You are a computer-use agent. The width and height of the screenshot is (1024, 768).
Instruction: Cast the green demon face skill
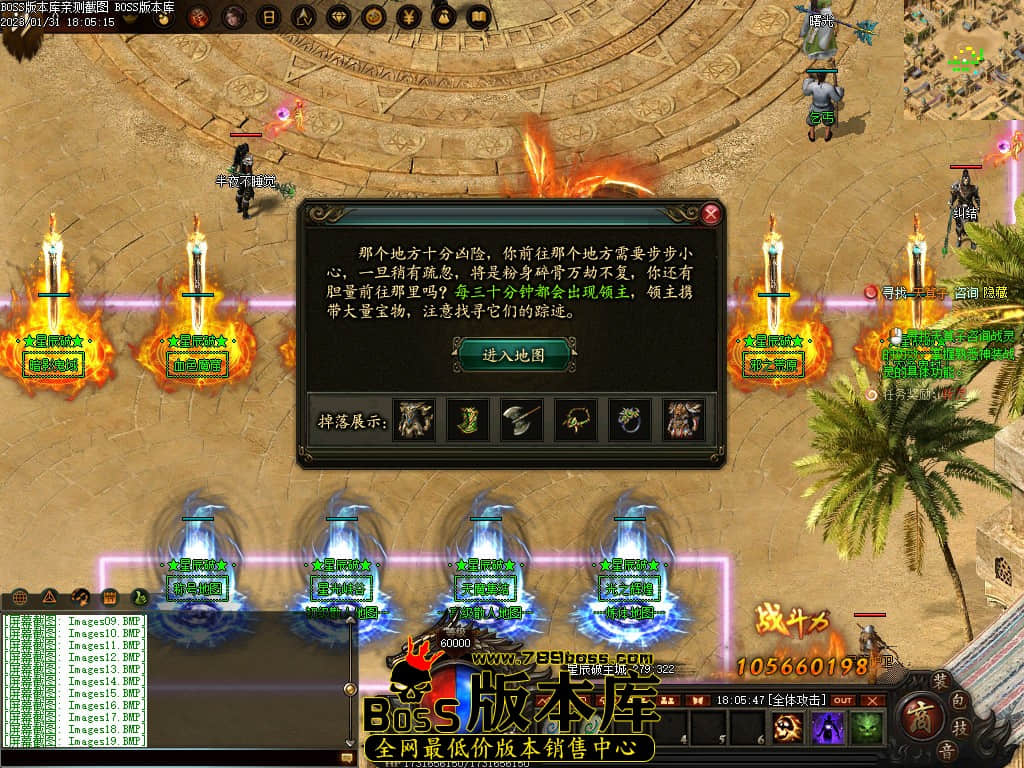866,728
